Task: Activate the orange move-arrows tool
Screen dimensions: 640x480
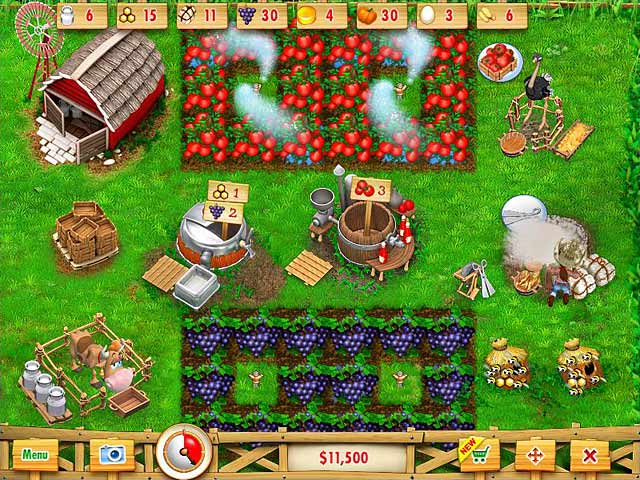Action: pyautogui.click(x=534, y=455)
